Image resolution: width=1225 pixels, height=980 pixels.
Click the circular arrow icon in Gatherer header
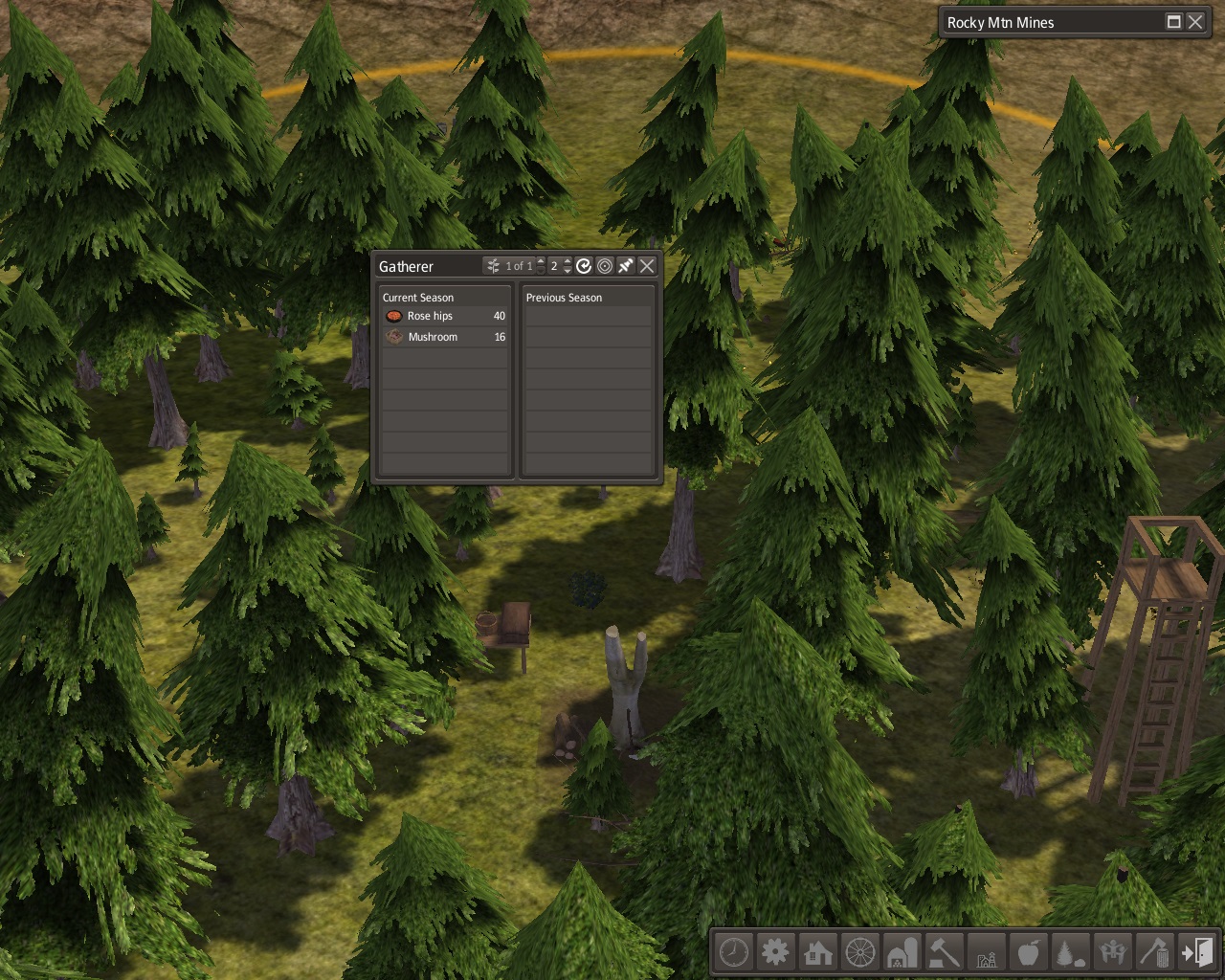(584, 266)
